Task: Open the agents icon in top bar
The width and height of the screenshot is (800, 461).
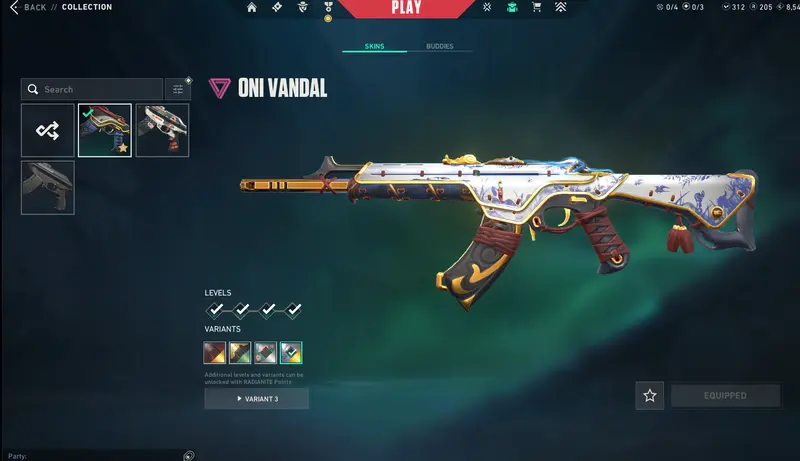Action: [x=302, y=8]
